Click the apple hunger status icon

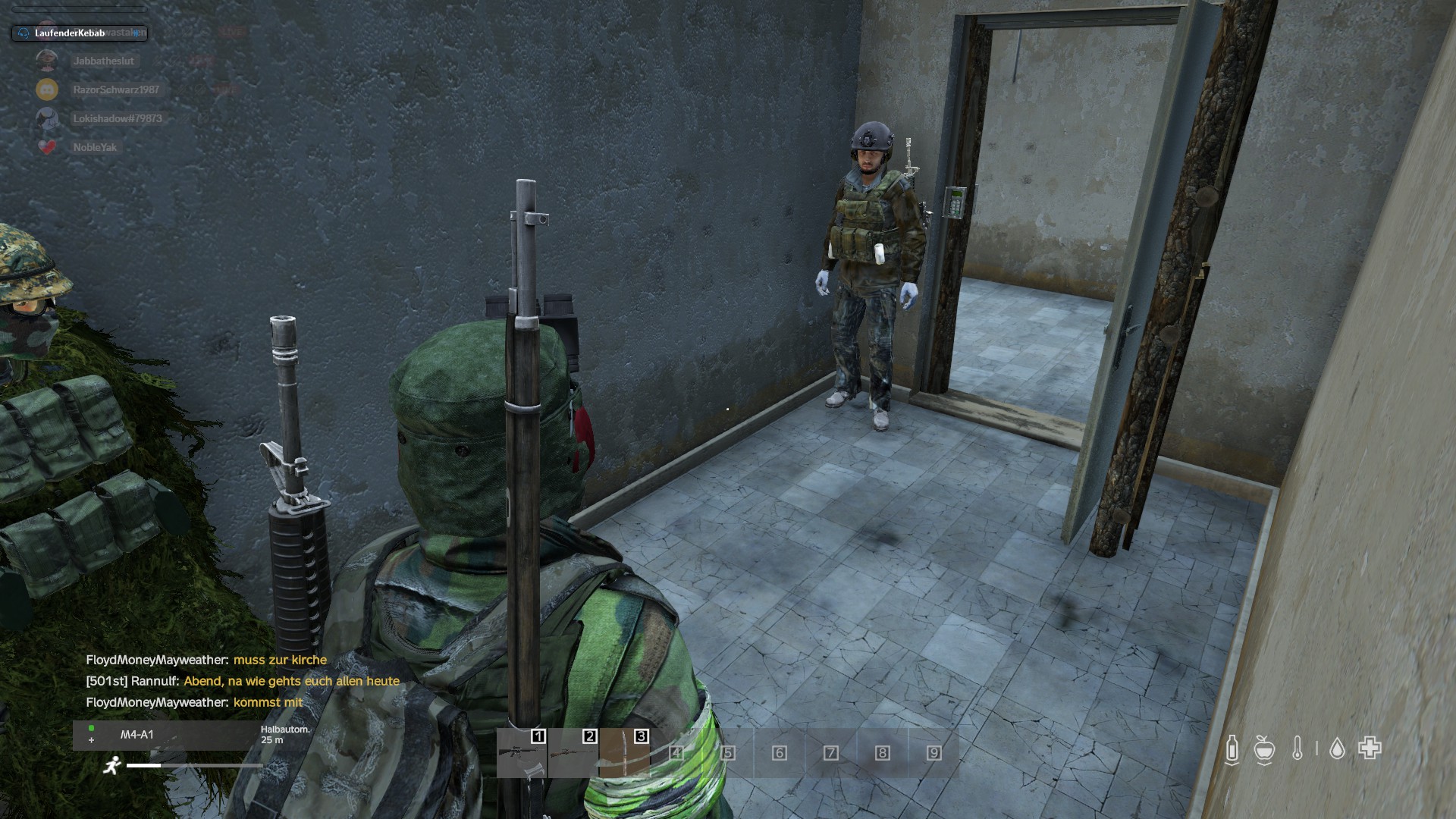tap(1263, 749)
